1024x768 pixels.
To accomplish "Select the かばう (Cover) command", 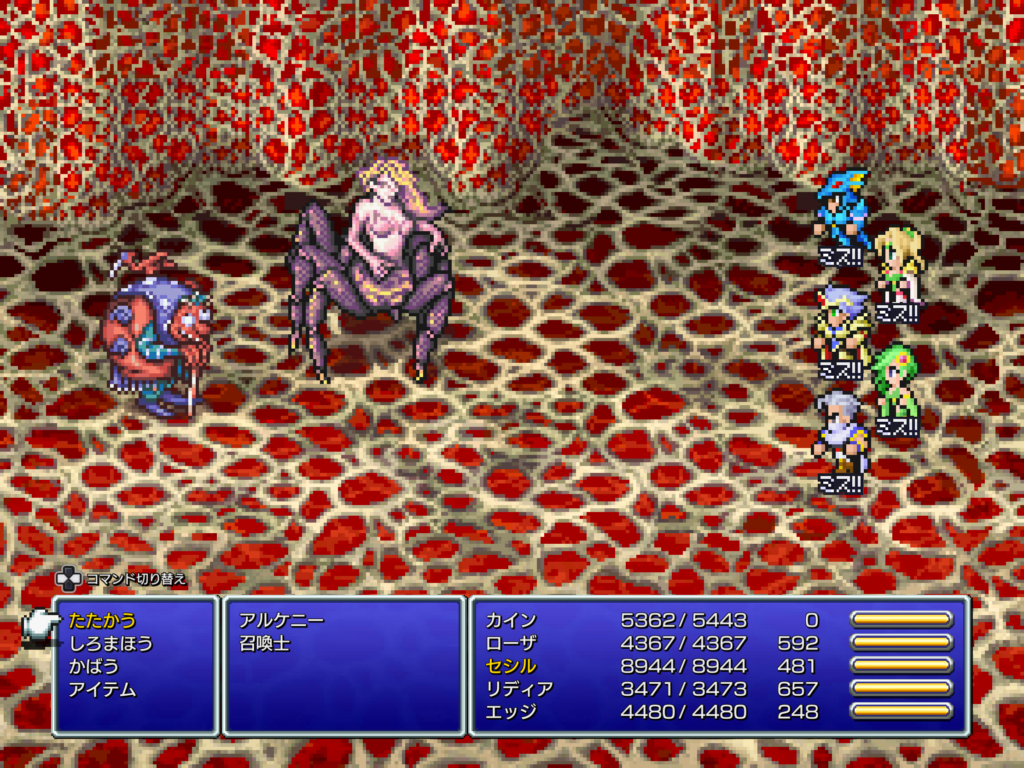I will tap(94, 666).
